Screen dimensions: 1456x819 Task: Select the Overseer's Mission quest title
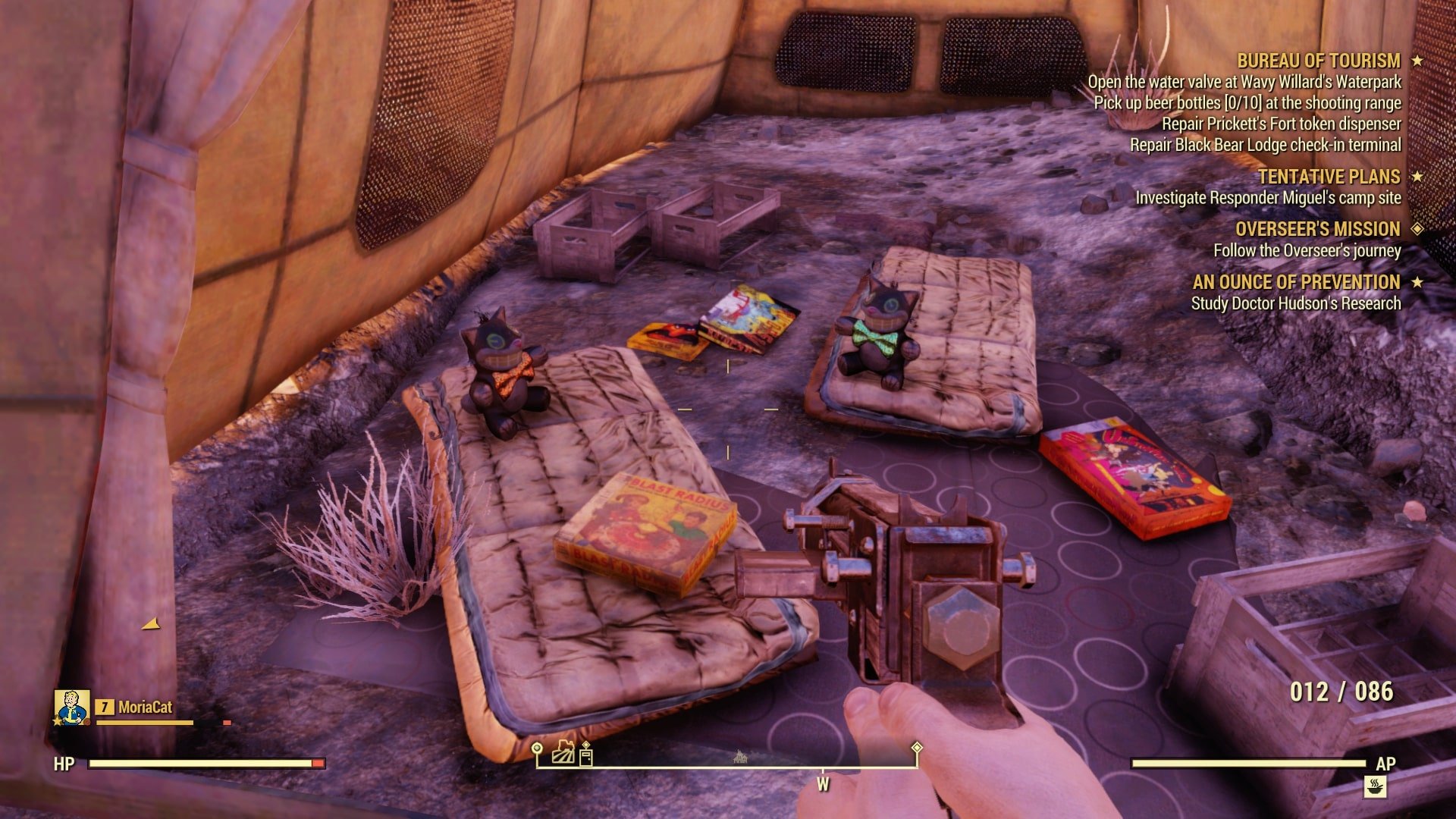click(1317, 229)
